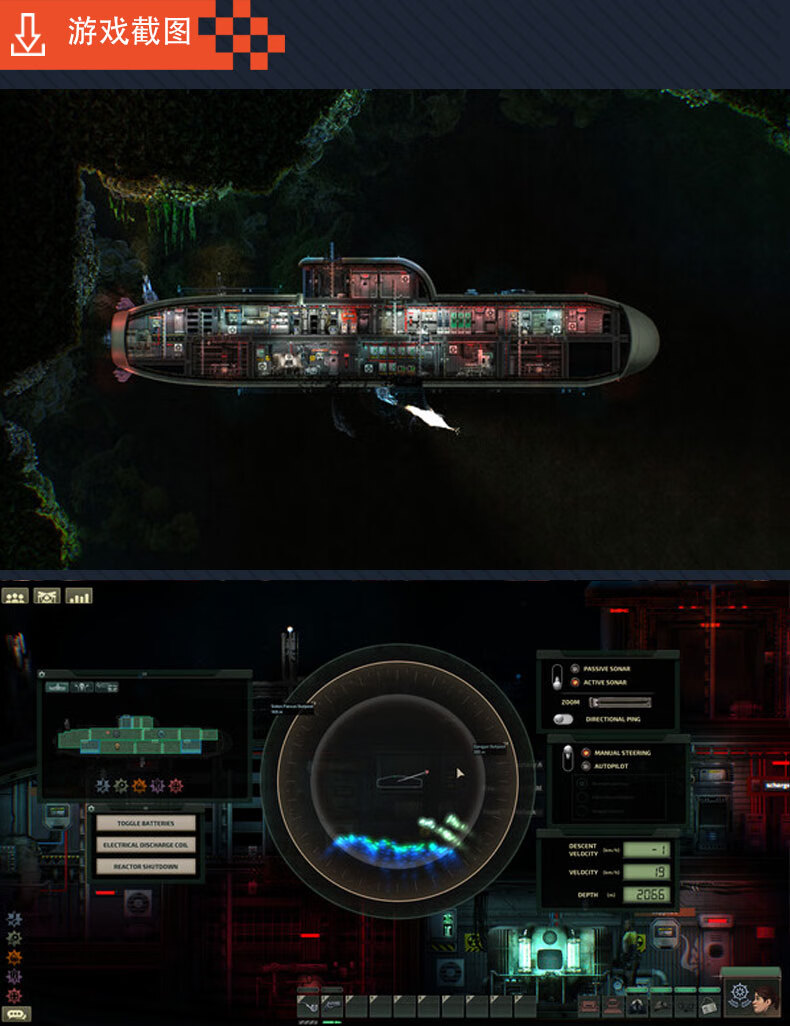Open the bar chart stats icon

[78, 596]
